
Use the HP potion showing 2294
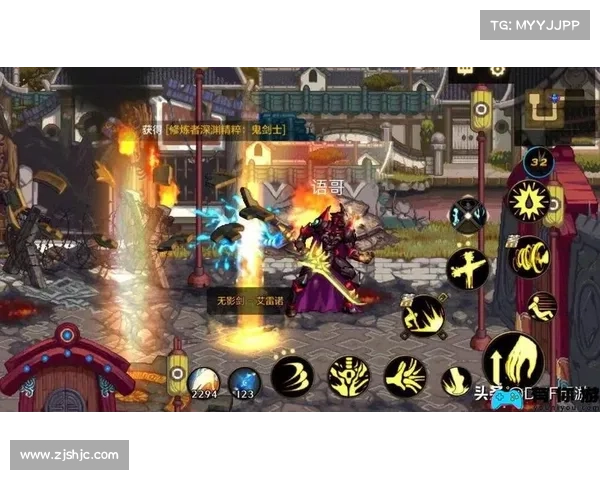click(x=205, y=383)
